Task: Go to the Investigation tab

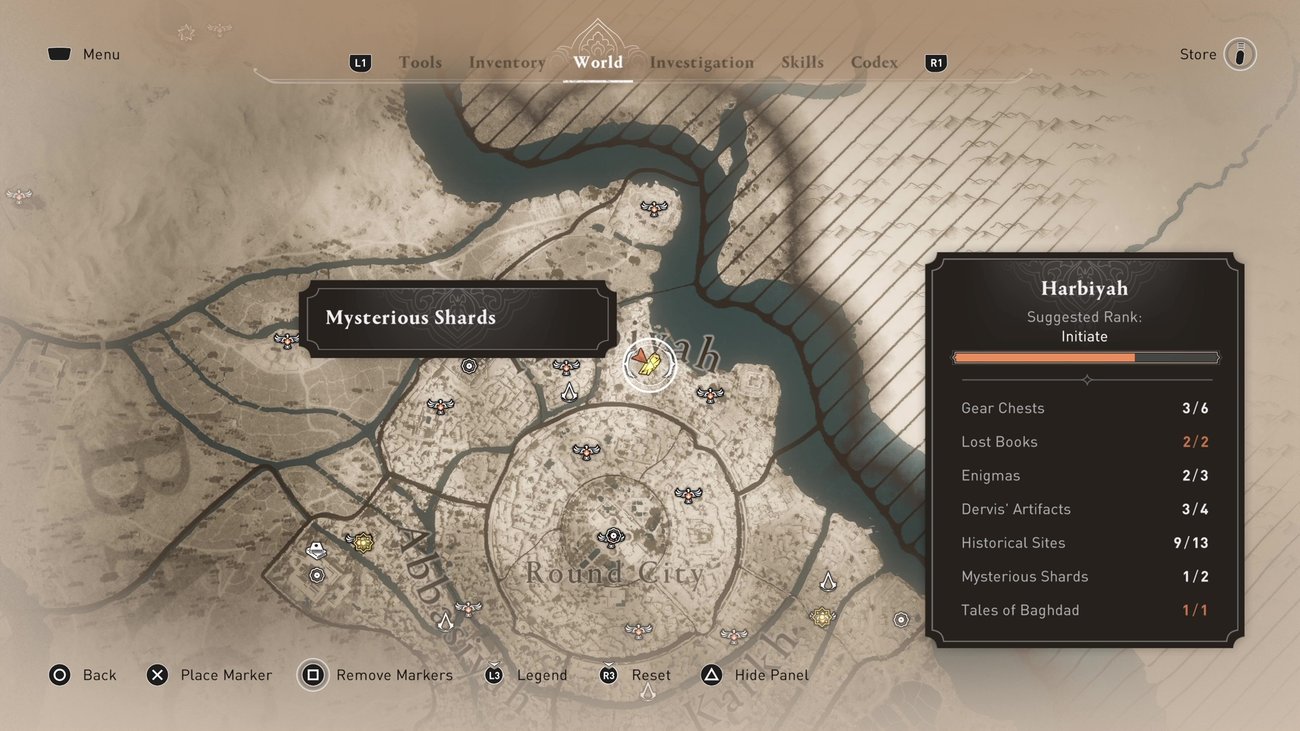Action: [x=702, y=62]
